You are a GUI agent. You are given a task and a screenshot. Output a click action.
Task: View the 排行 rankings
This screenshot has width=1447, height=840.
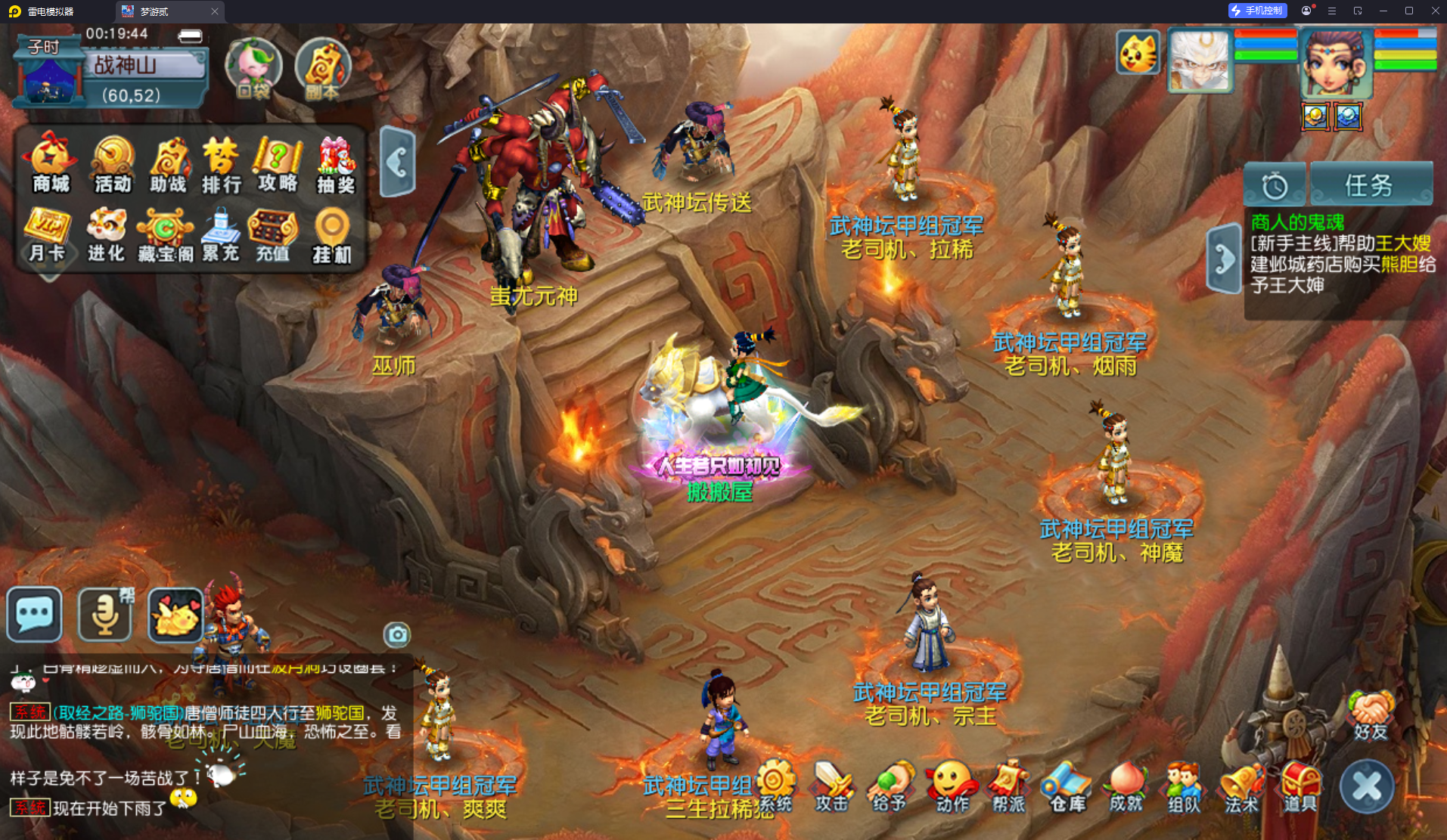coord(222,163)
